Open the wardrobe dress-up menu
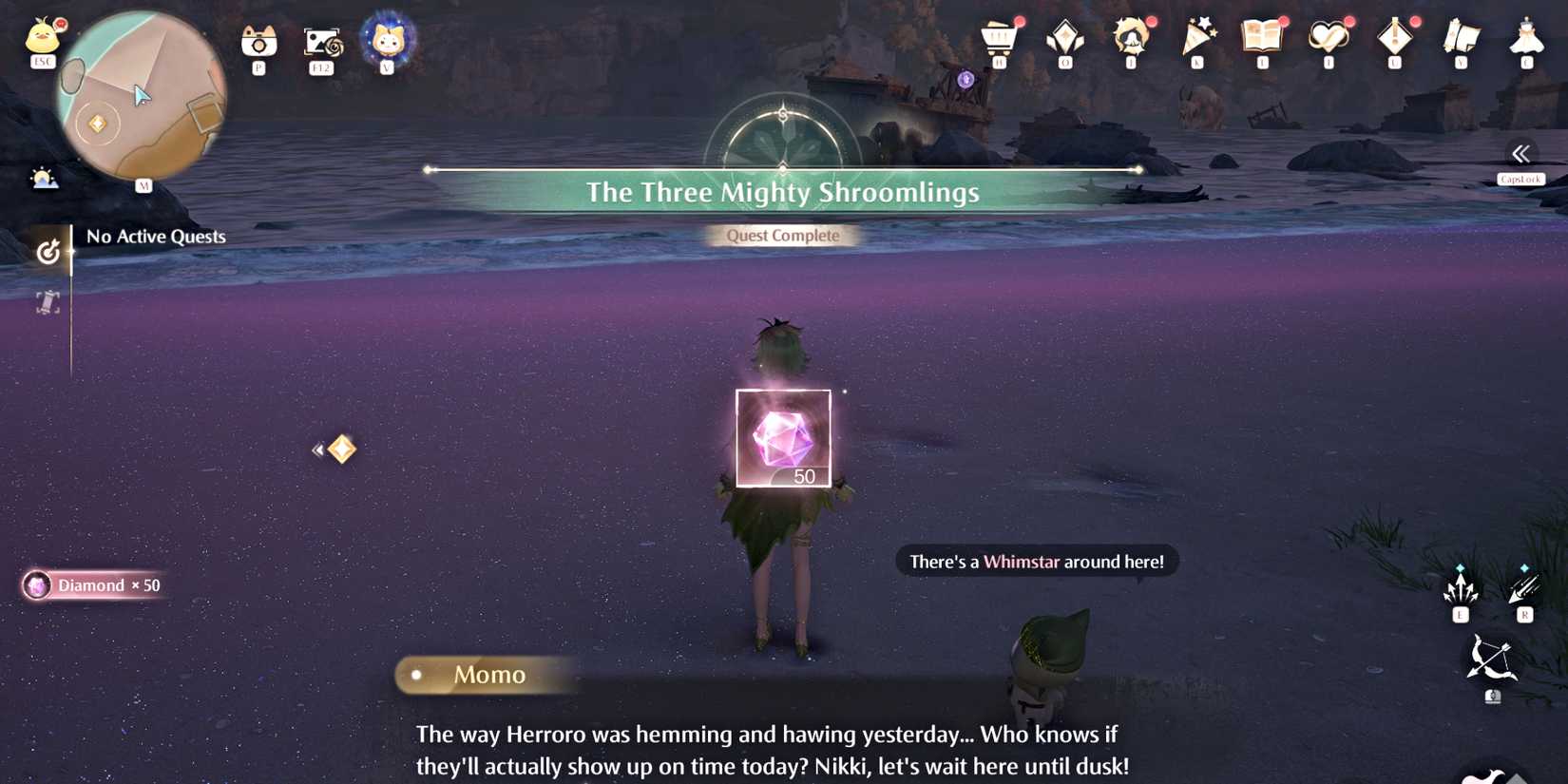This screenshot has height=784, width=1568. (1527, 38)
